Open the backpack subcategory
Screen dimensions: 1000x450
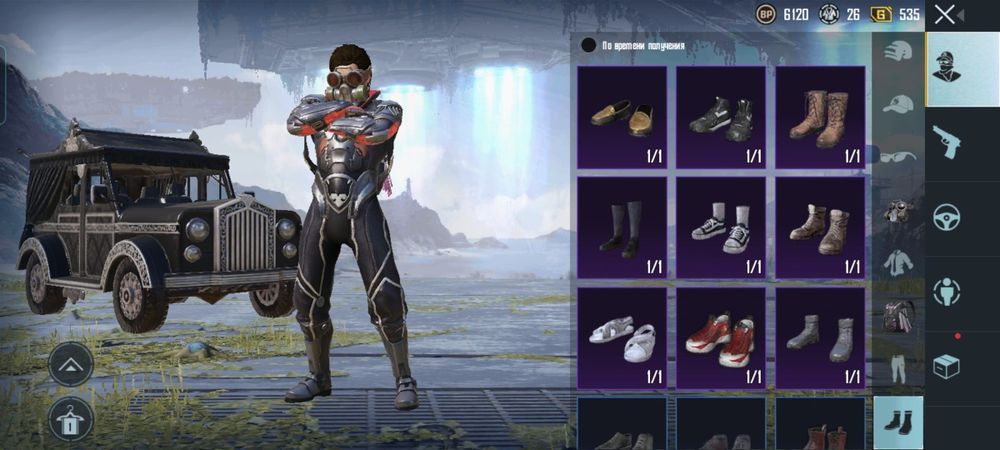point(898,316)
